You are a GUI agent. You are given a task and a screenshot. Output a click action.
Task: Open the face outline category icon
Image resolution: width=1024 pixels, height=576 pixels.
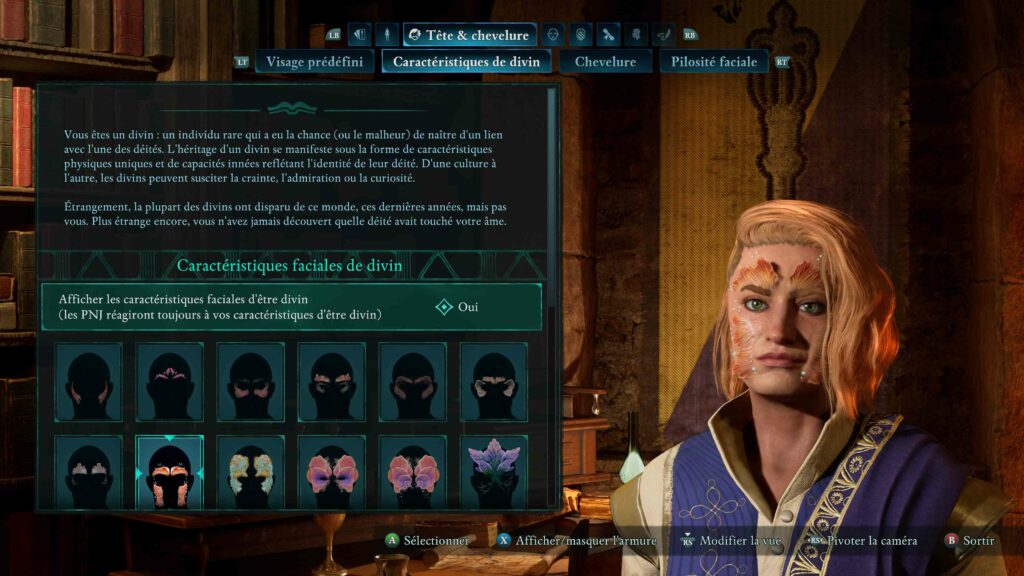(x=552, y=35)
